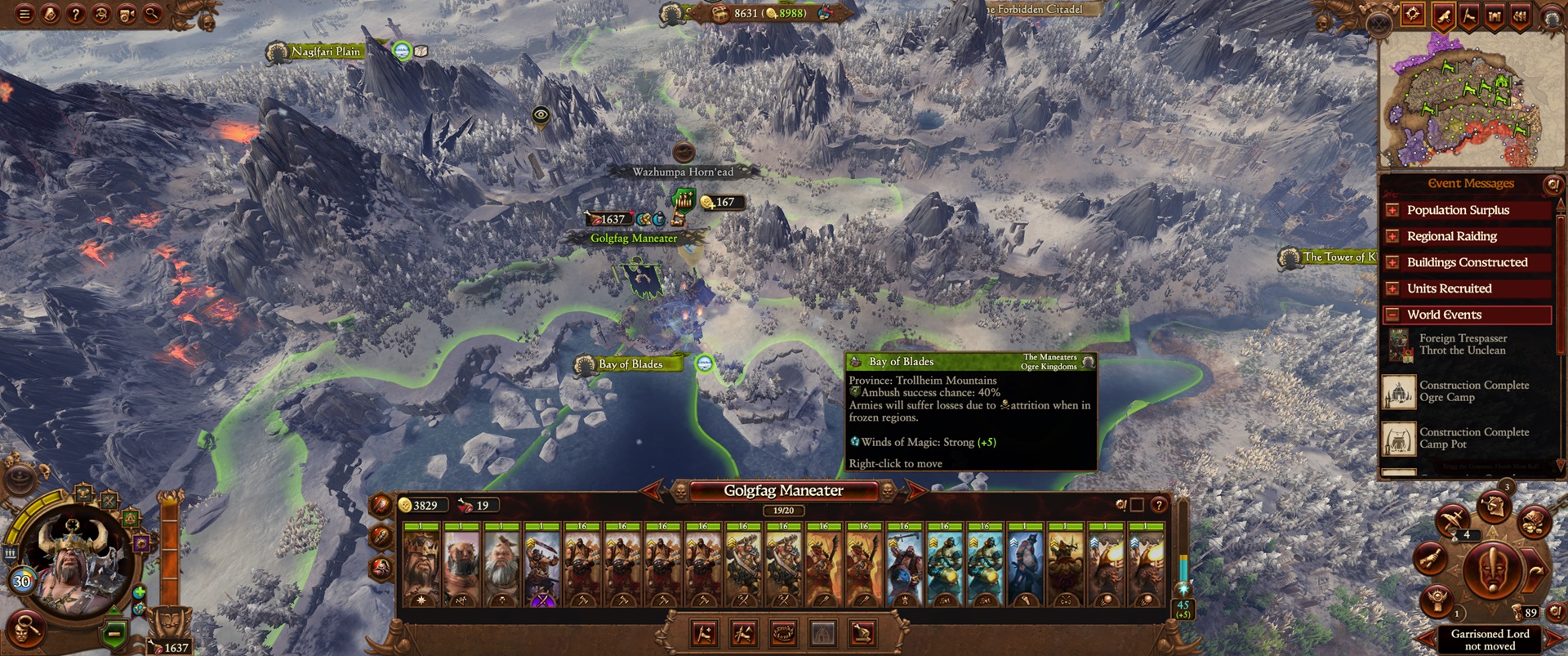The height and width of the screenshot is (656, 1568).
Task: Open the help question mark icon top left
Action: click(76, 15)
